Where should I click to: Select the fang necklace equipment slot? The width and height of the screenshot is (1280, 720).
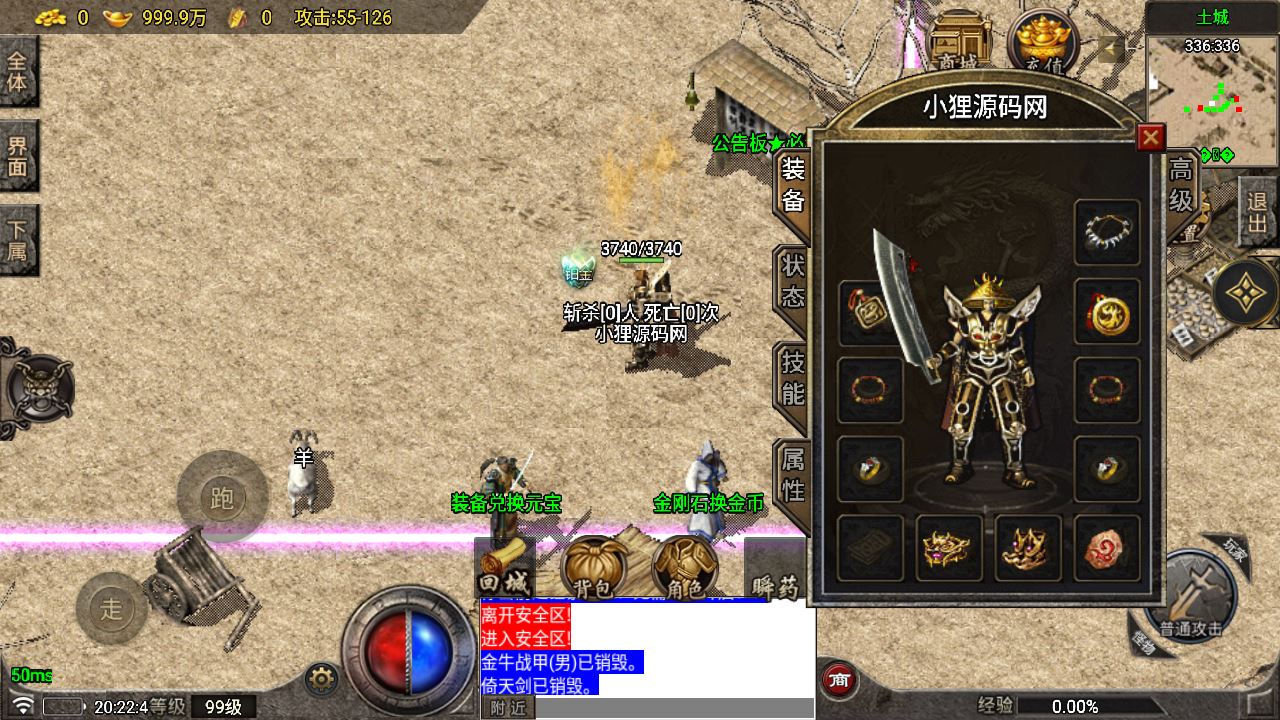point(1107,232)
